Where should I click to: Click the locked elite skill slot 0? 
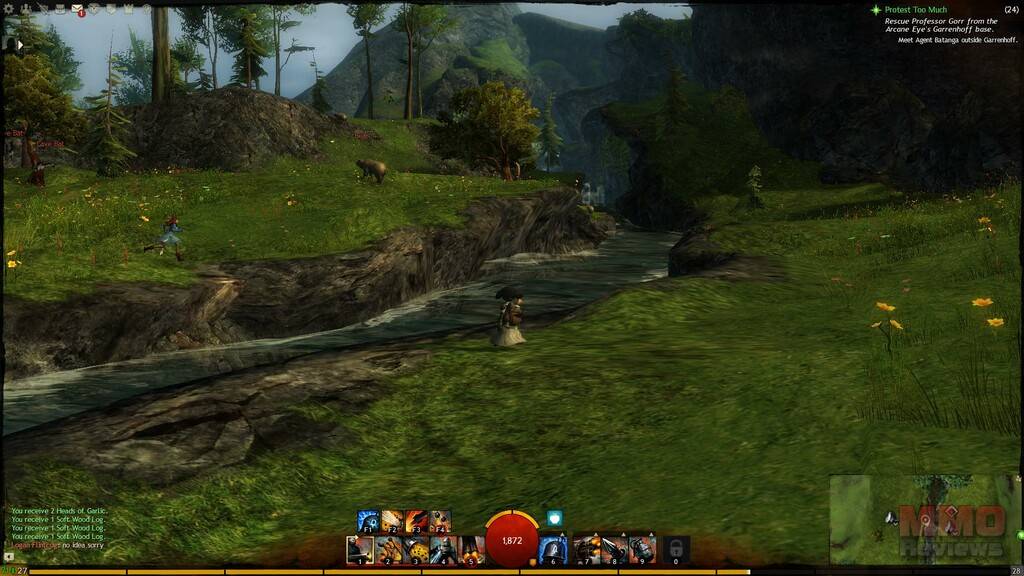(x=676, y=549)
